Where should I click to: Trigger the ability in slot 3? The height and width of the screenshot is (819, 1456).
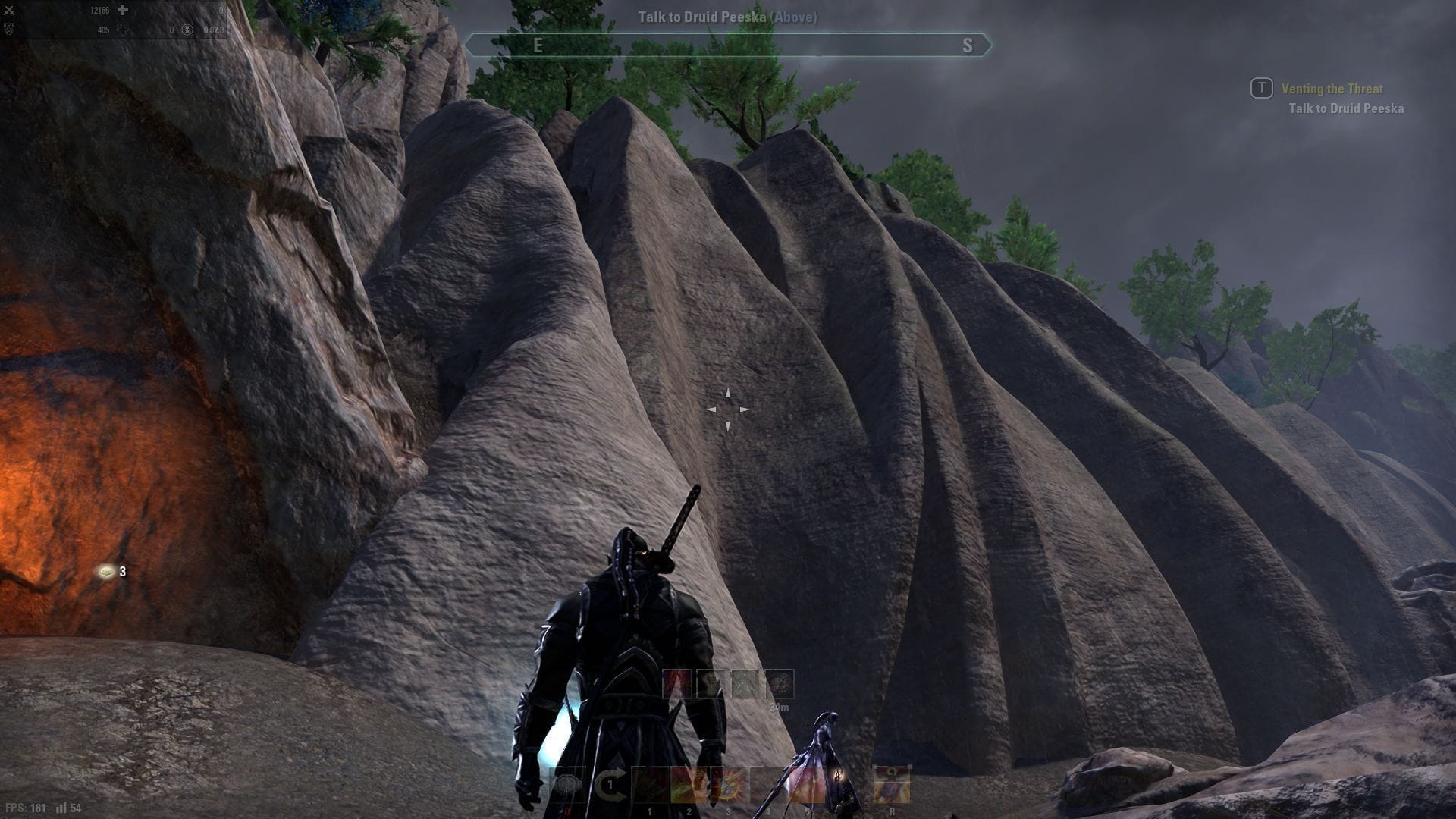729,785
